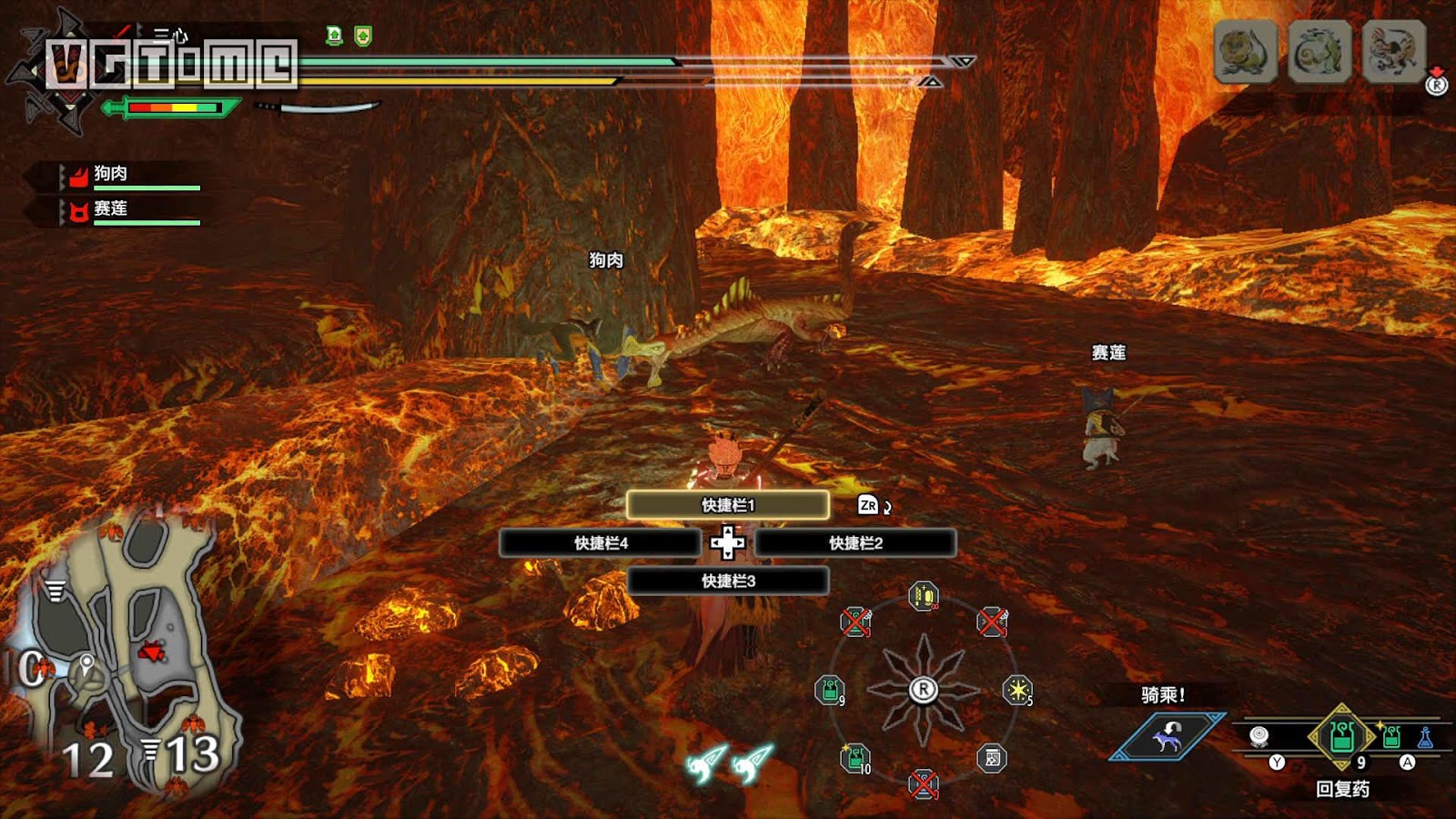
Task: Choose the starred green potion in item bar
Action: 1390,736
